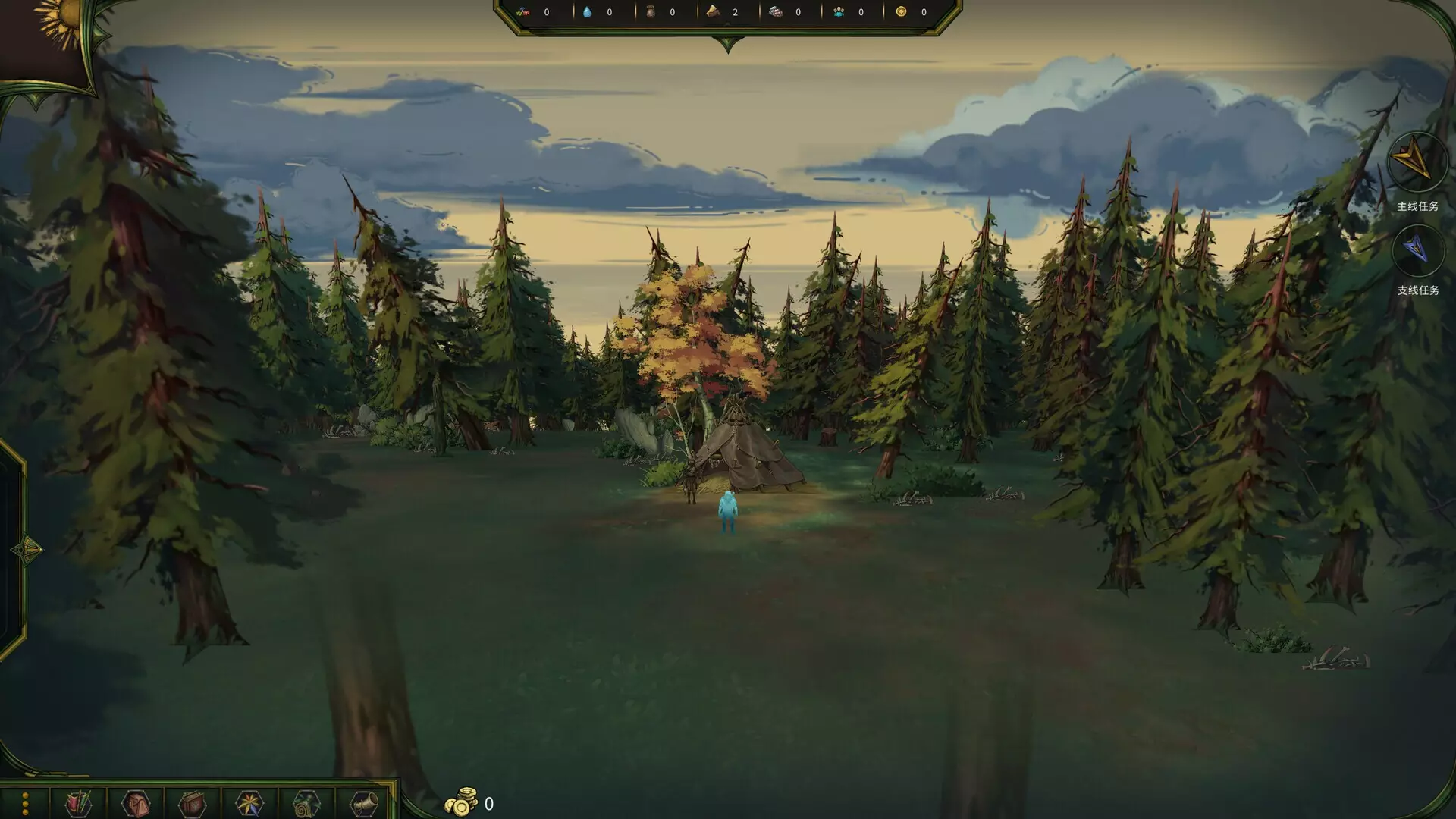Click the three-dot menu in the bottom toolbar
The height and width of the screenshot is (819, 1456).
tap(25, 804)
